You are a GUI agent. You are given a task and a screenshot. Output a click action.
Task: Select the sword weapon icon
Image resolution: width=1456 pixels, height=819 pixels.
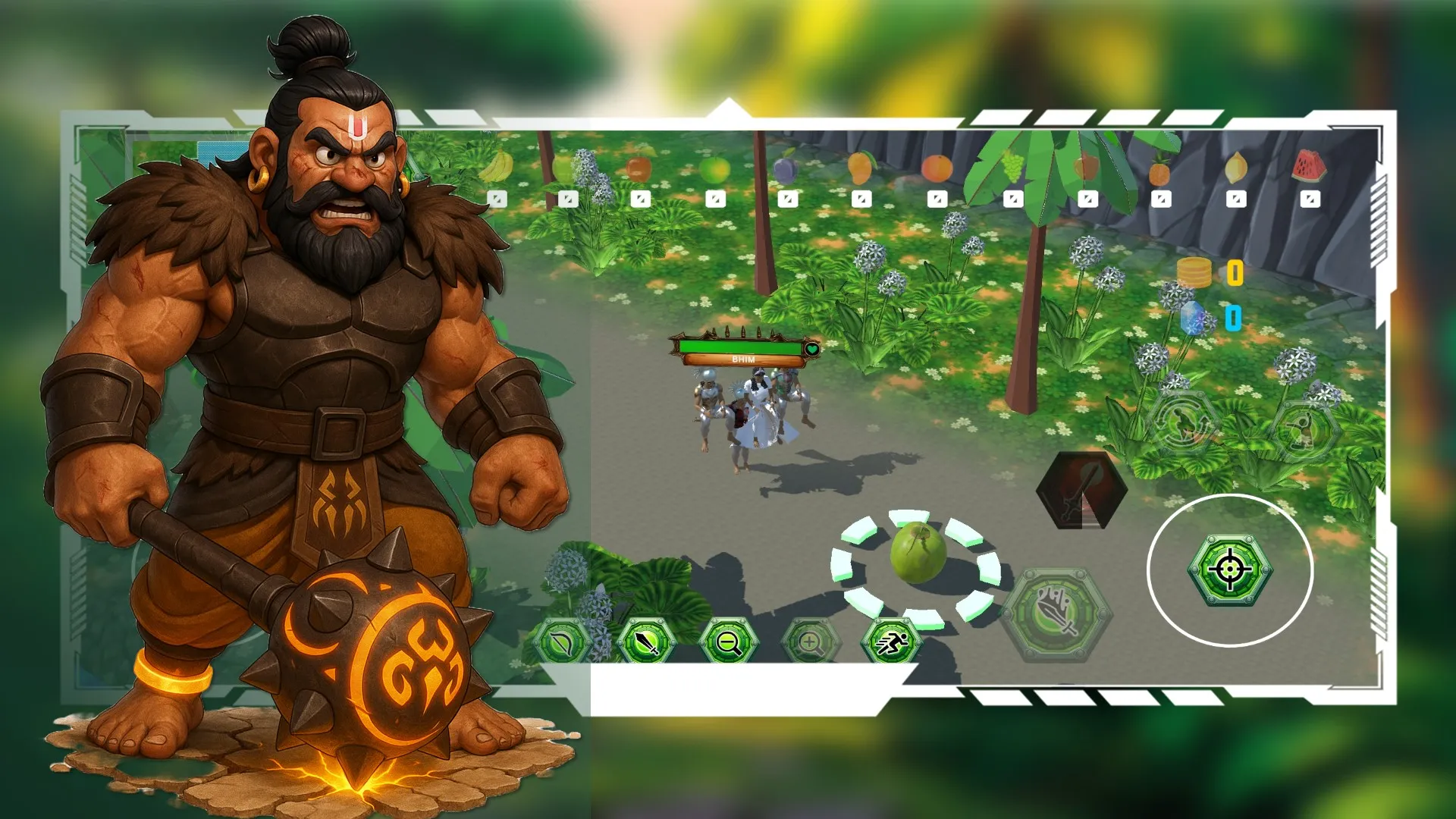(x=645, y=641)
